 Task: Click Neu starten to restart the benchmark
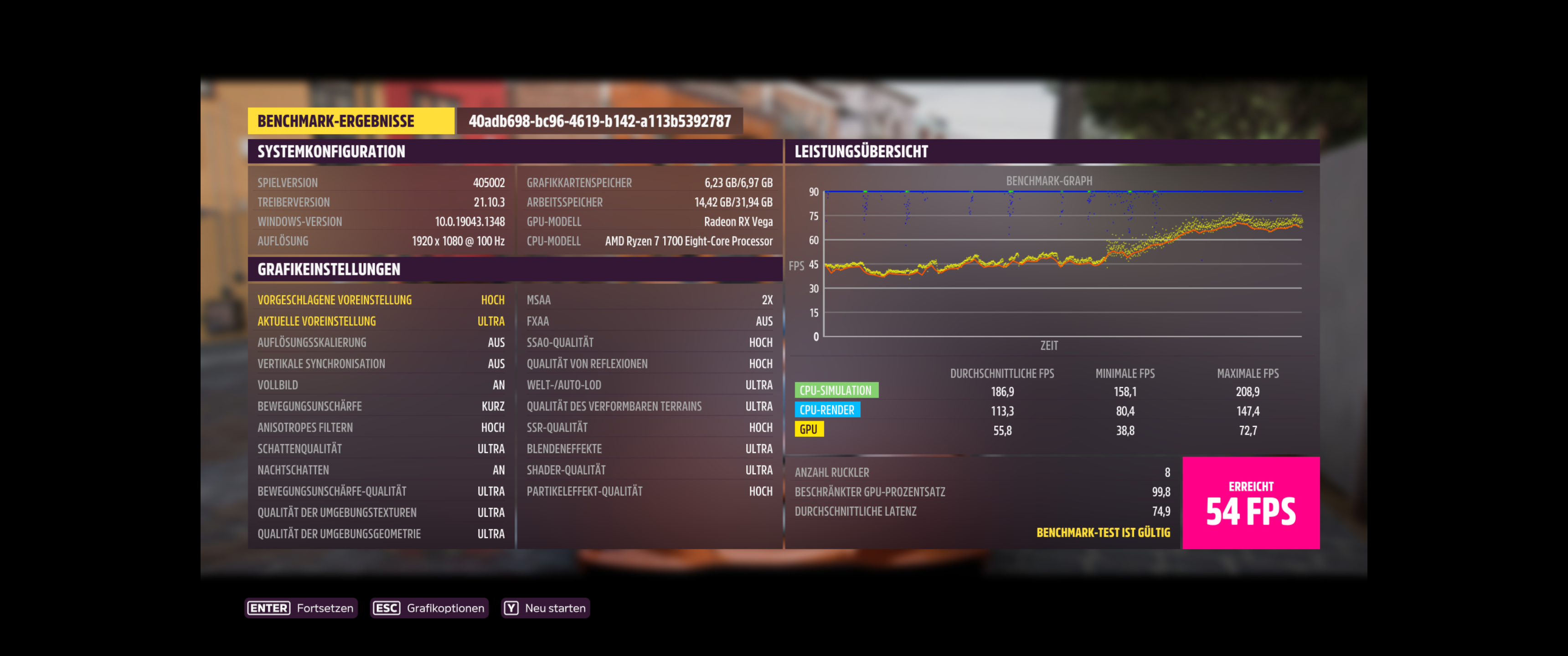click(557, 607)
